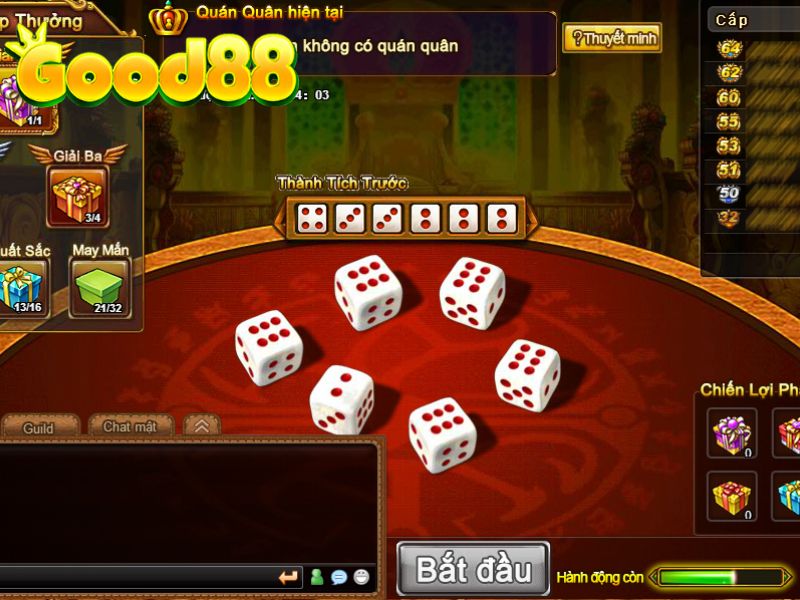Open the Thuyết minh explanation button

click(612, 39)
